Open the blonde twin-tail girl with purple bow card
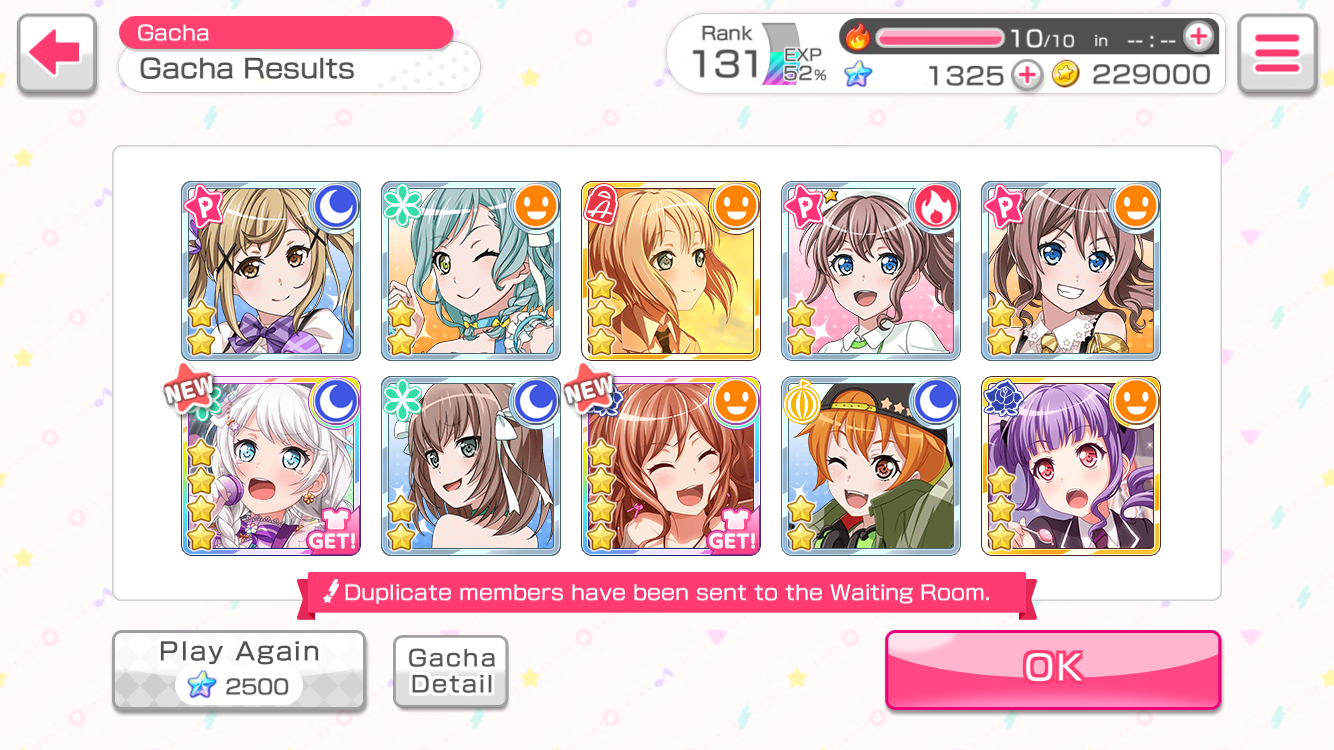This screenshot has height=750, width=1334. click(271, 271)
